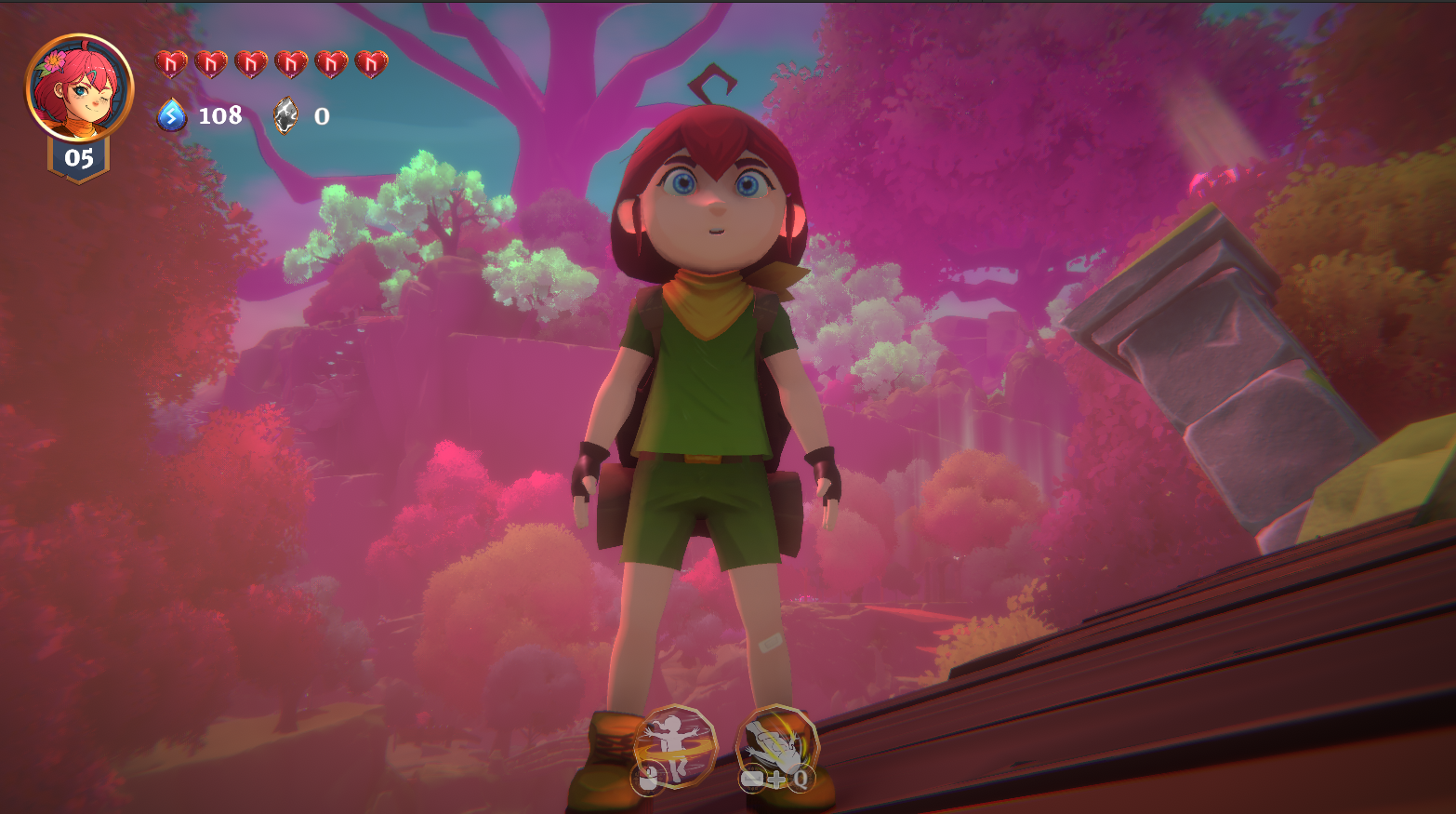Screen dimensions: 1456x814
Task: Click the Q key hint badge
Action: point(800,780)
